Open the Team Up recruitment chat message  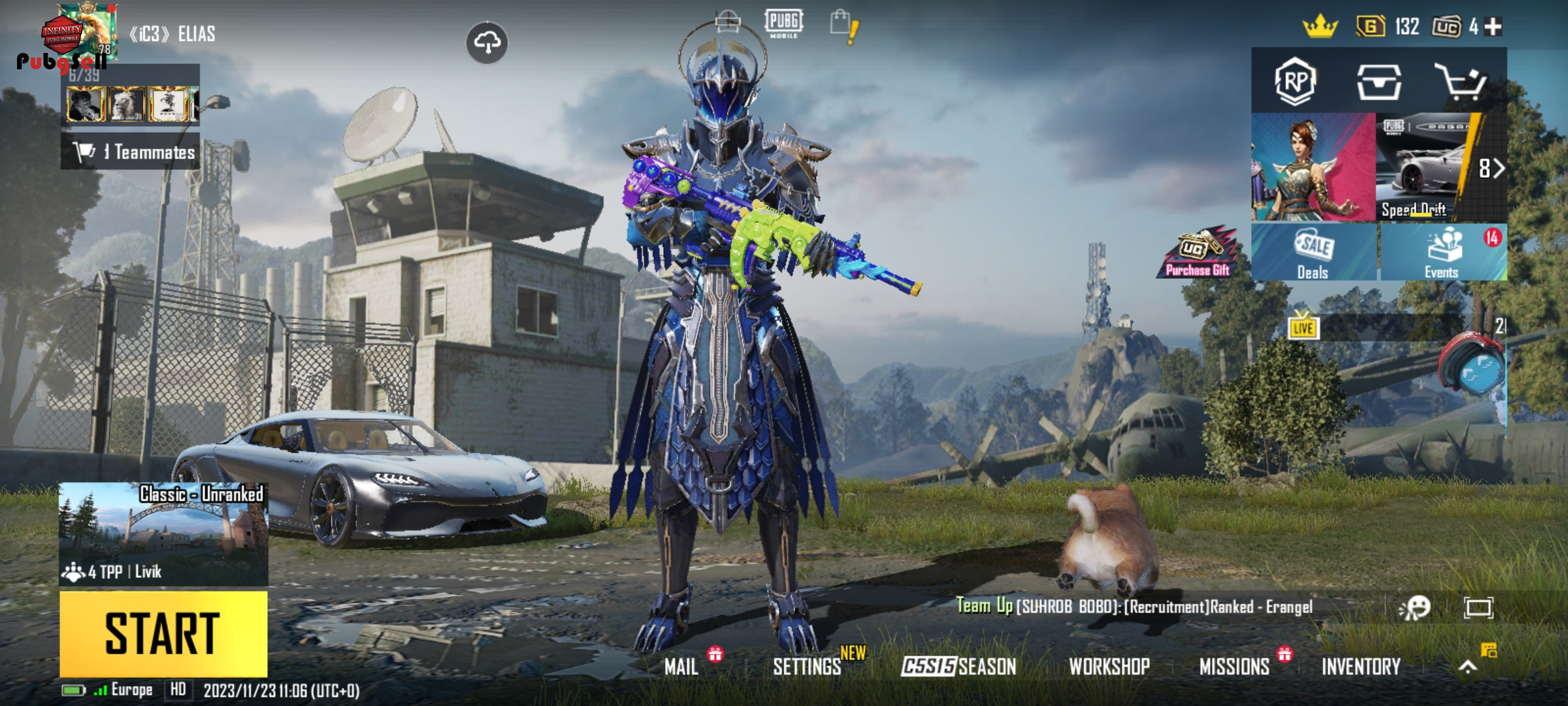[1134, 607]
